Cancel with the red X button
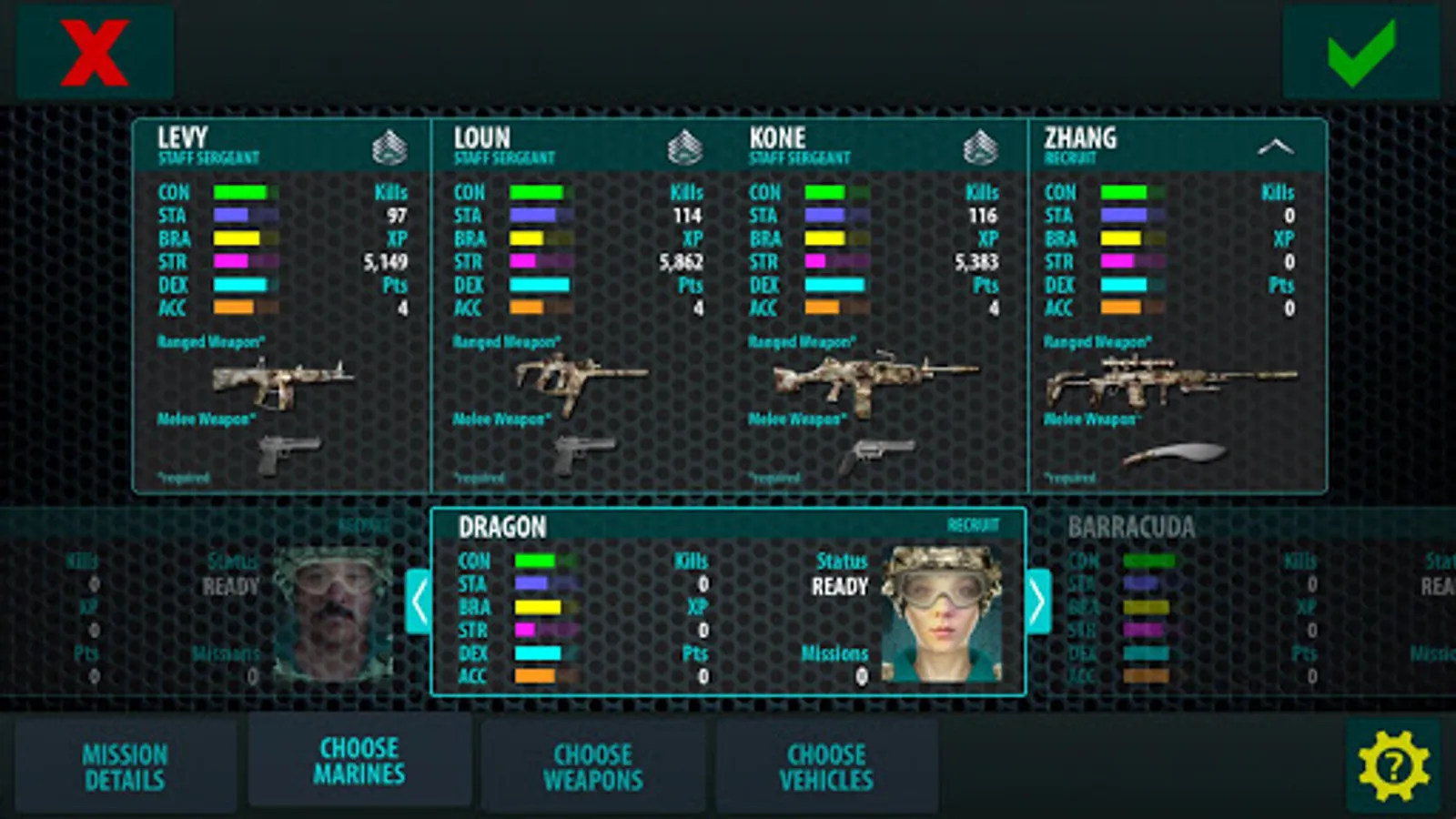This screenshot has width=1456, height=819. pyautogui.click(x=95, y=53)
